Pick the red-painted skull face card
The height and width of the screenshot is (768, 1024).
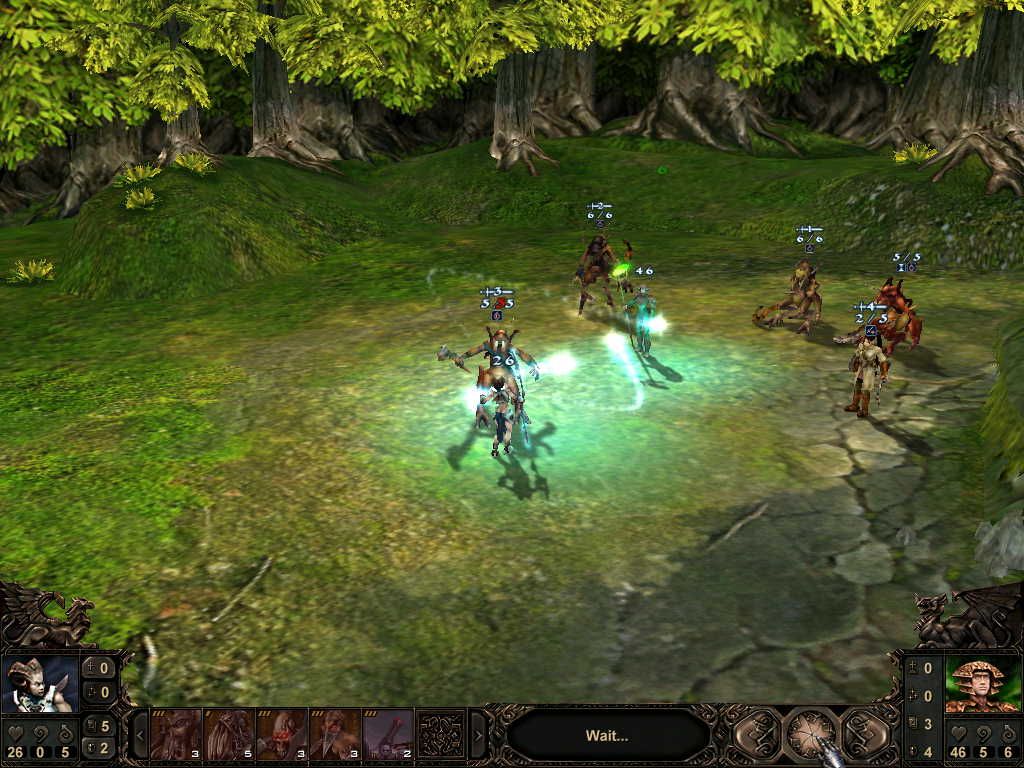(x=282, y=735)
